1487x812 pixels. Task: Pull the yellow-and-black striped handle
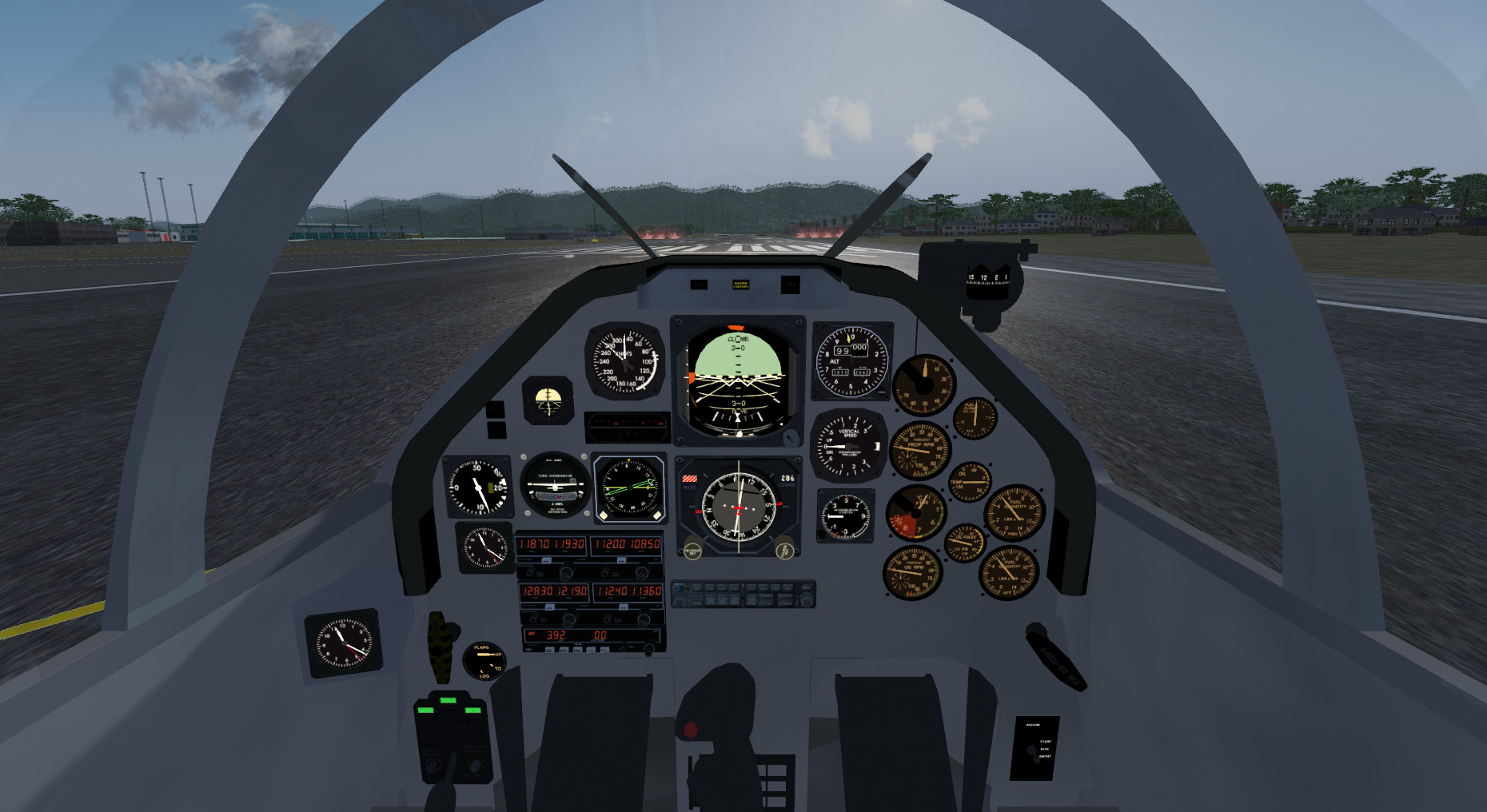coord(438,646)
